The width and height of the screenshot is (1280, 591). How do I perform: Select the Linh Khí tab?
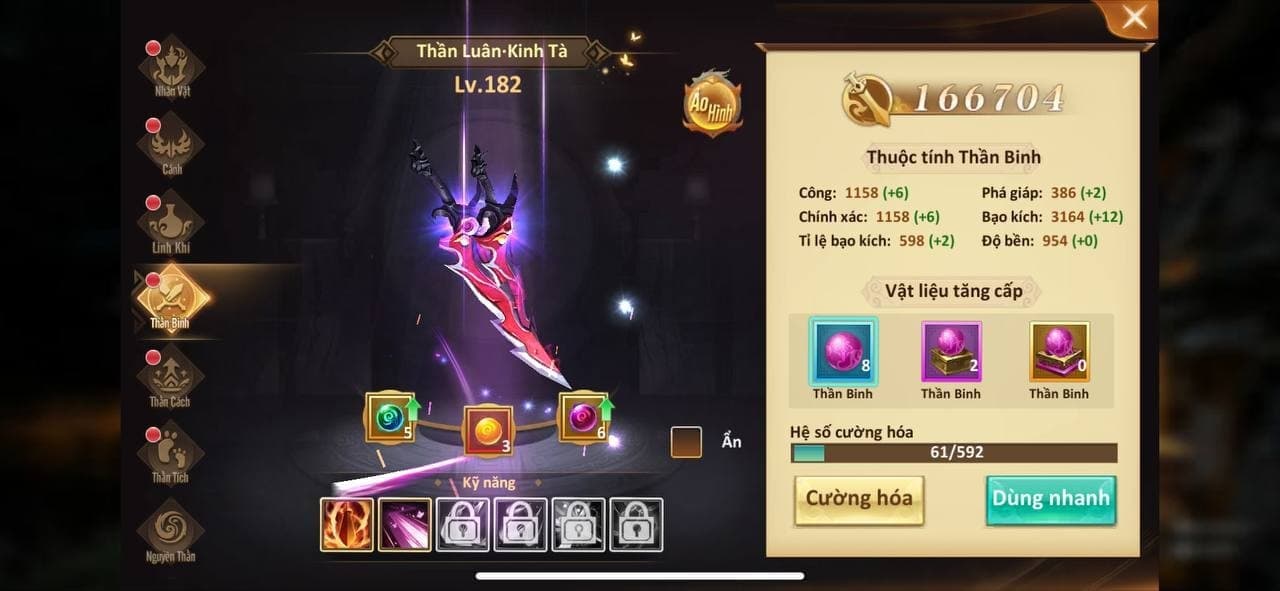click(171, 222)
